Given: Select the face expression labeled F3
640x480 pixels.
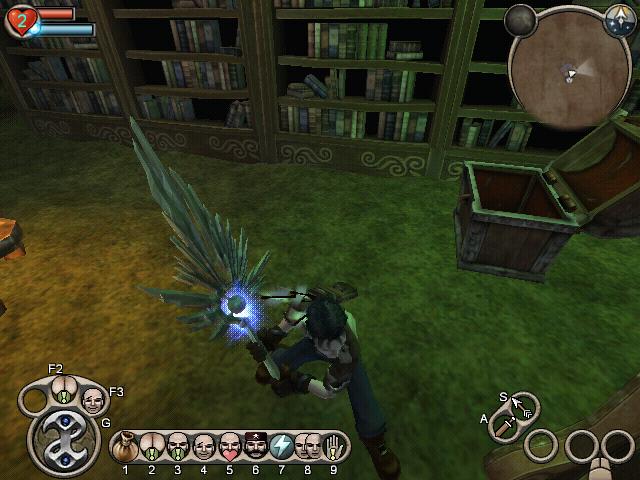Looking at the screenshot, I should pyautogui.click(x=93, y=401).
